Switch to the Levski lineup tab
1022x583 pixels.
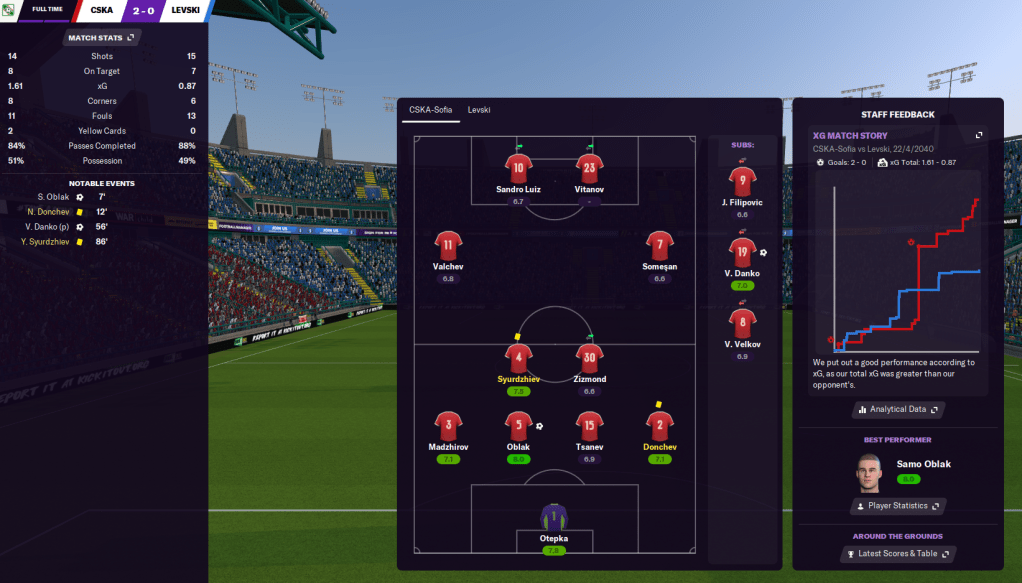click(x=479, y=110)
